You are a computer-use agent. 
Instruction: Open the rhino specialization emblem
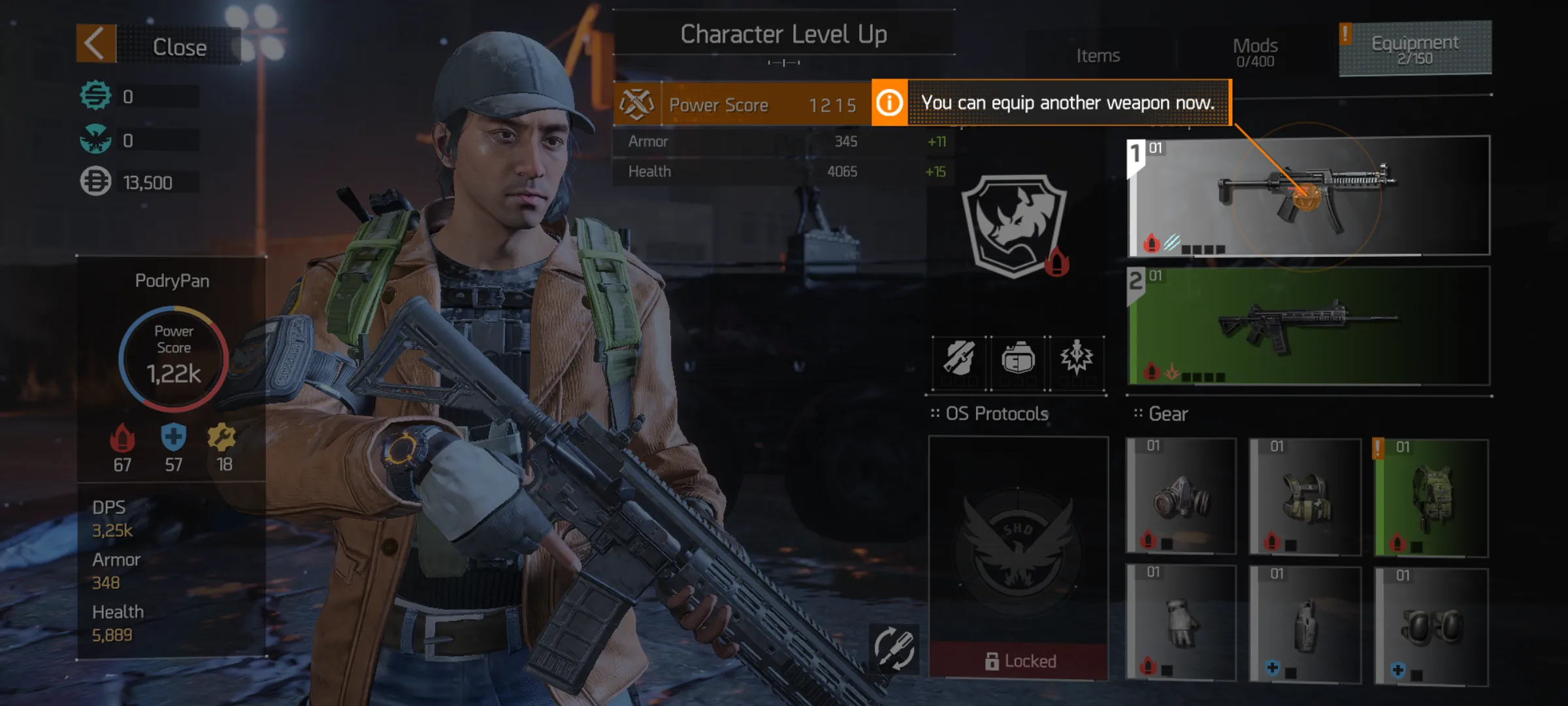(x=1015, y=226)
